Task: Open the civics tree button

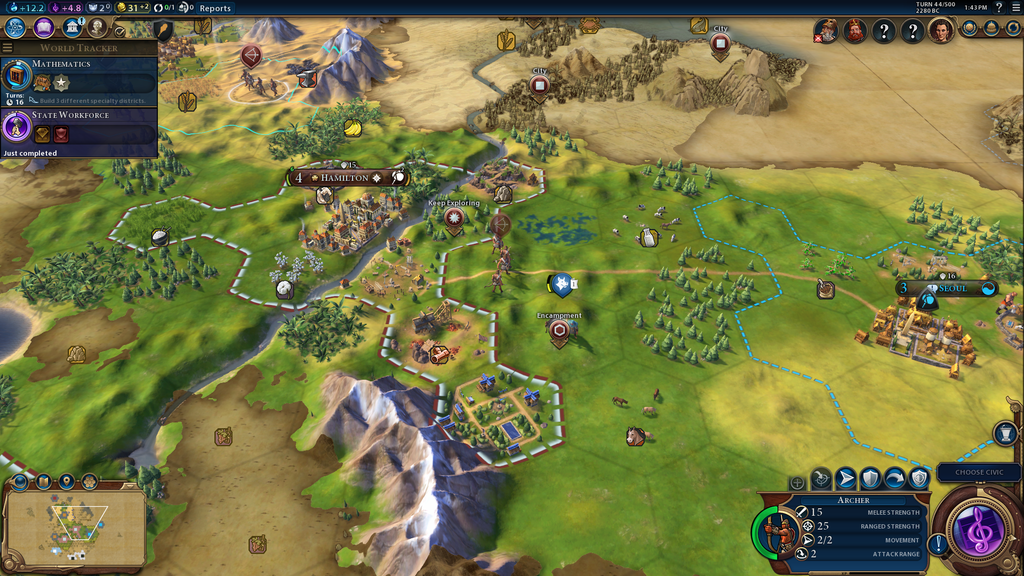Action: tap(44, 28)
